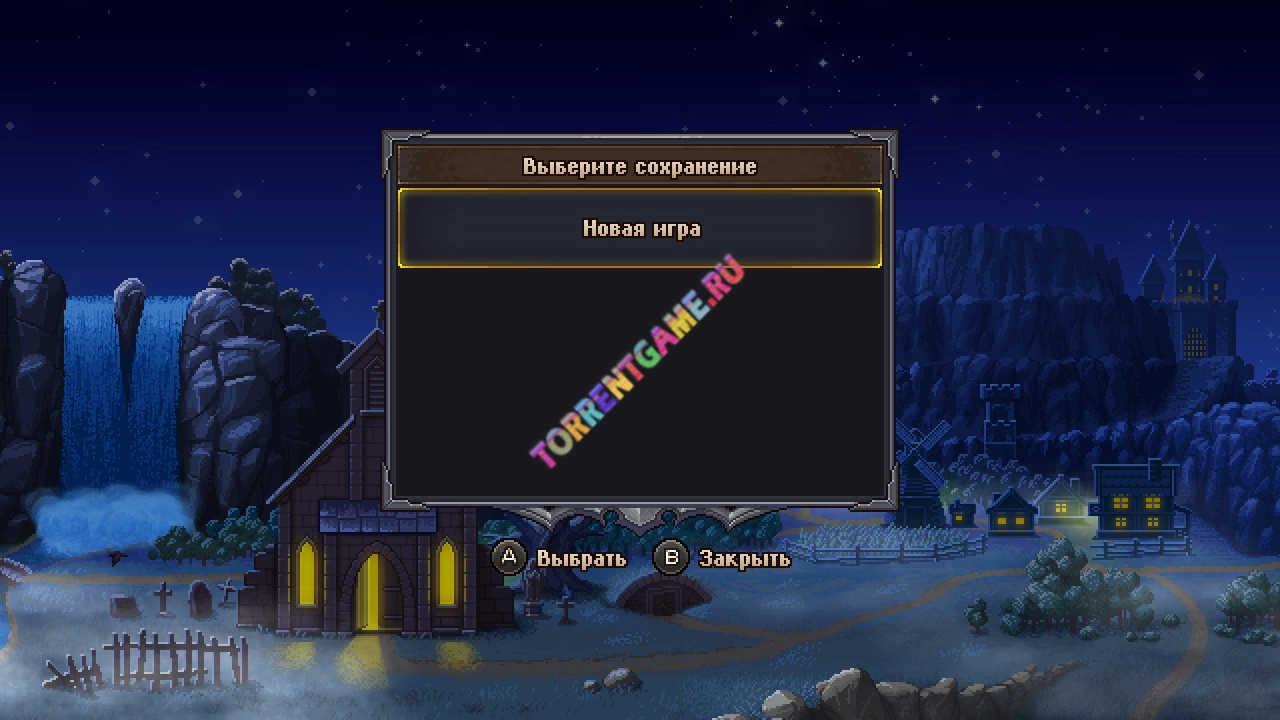Click Выбрать next to the A button

(x=580, y=558)
